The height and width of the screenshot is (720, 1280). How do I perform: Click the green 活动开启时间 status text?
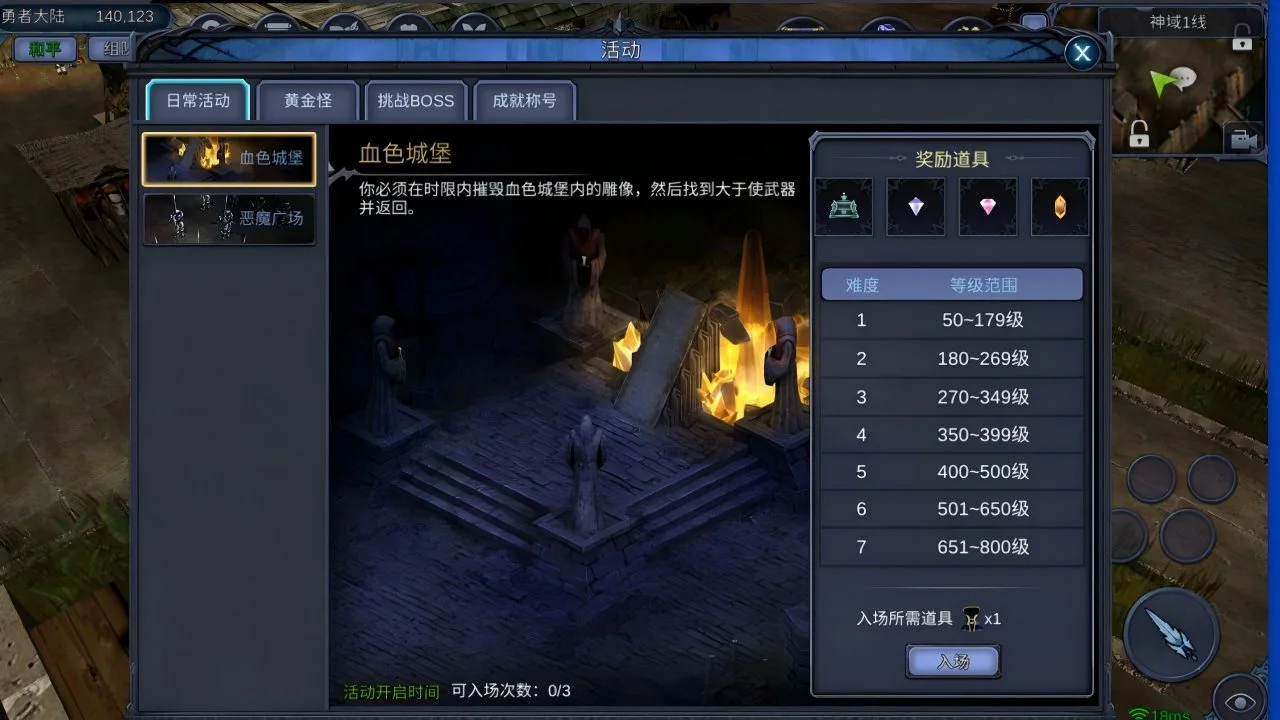pos(391,690)
